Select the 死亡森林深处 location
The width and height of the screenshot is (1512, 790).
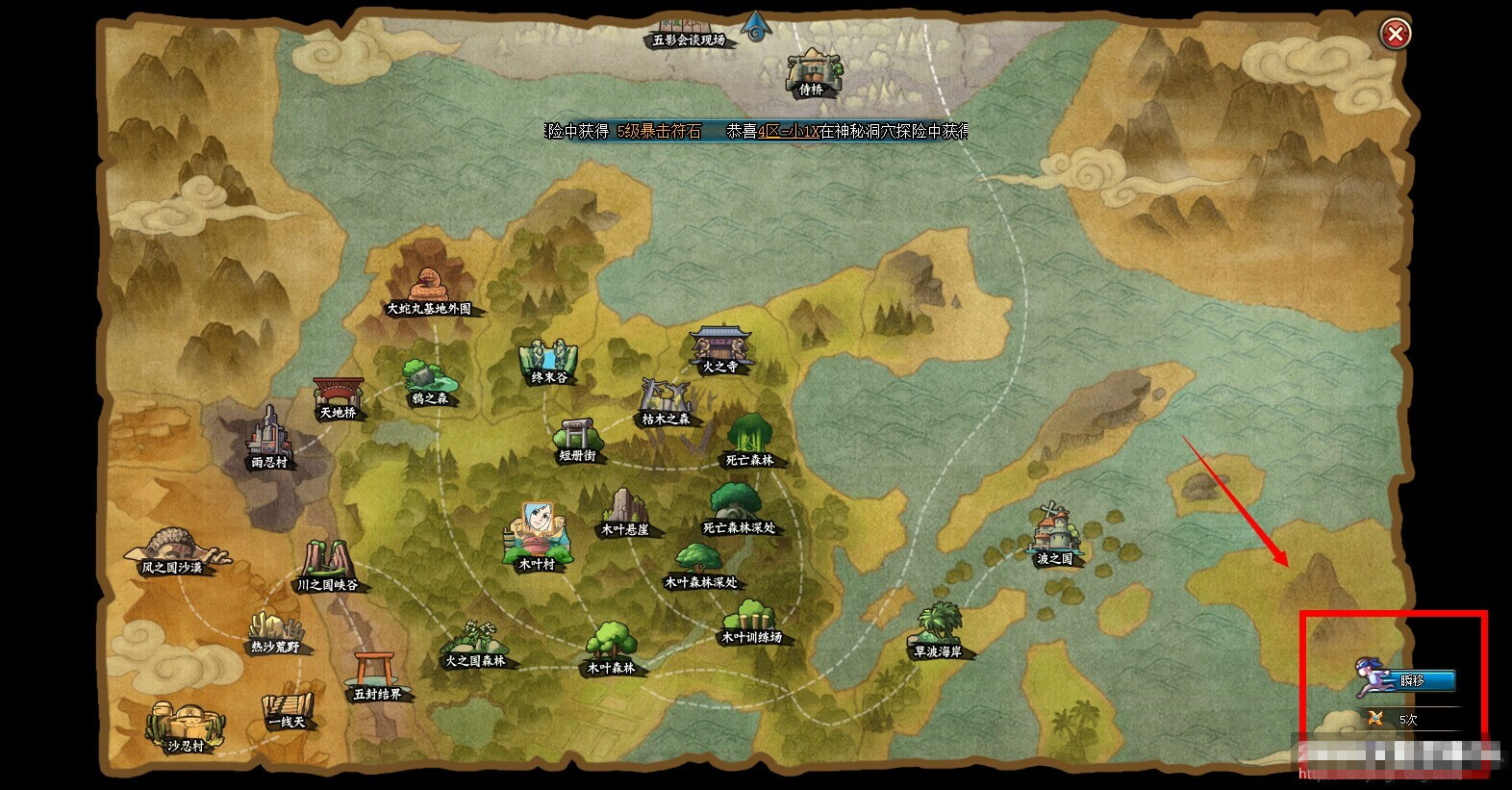pyautogui.click(x=738, y=509)
